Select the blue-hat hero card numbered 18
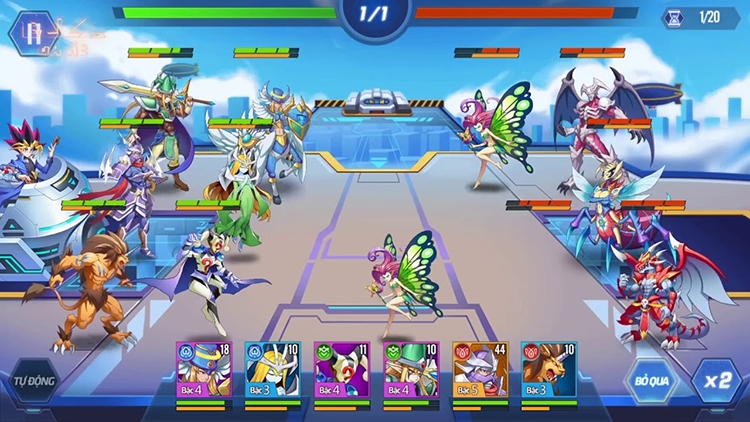Screen dimensions: 750x422 [204, 370]
